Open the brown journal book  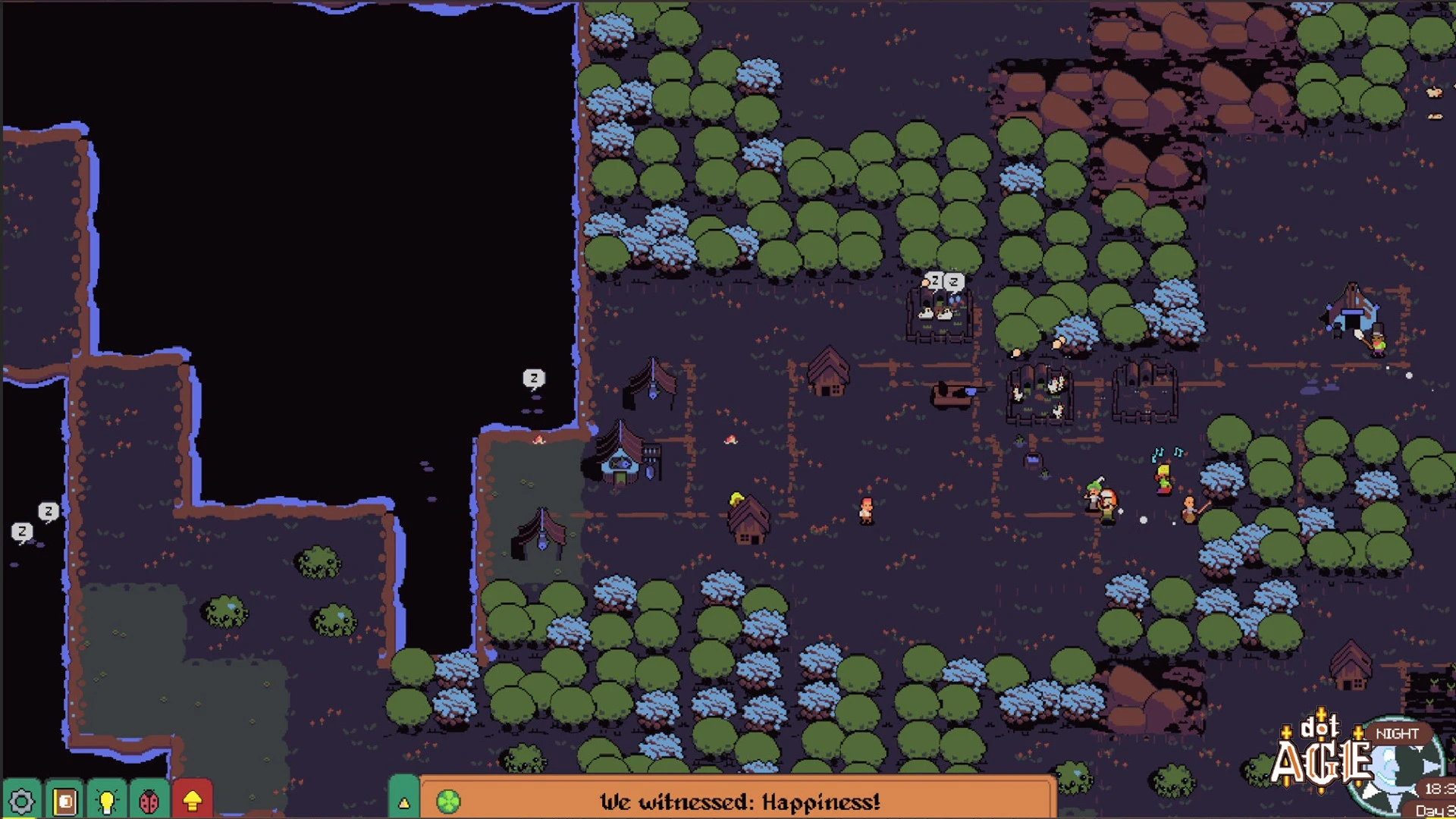(64, 801)
